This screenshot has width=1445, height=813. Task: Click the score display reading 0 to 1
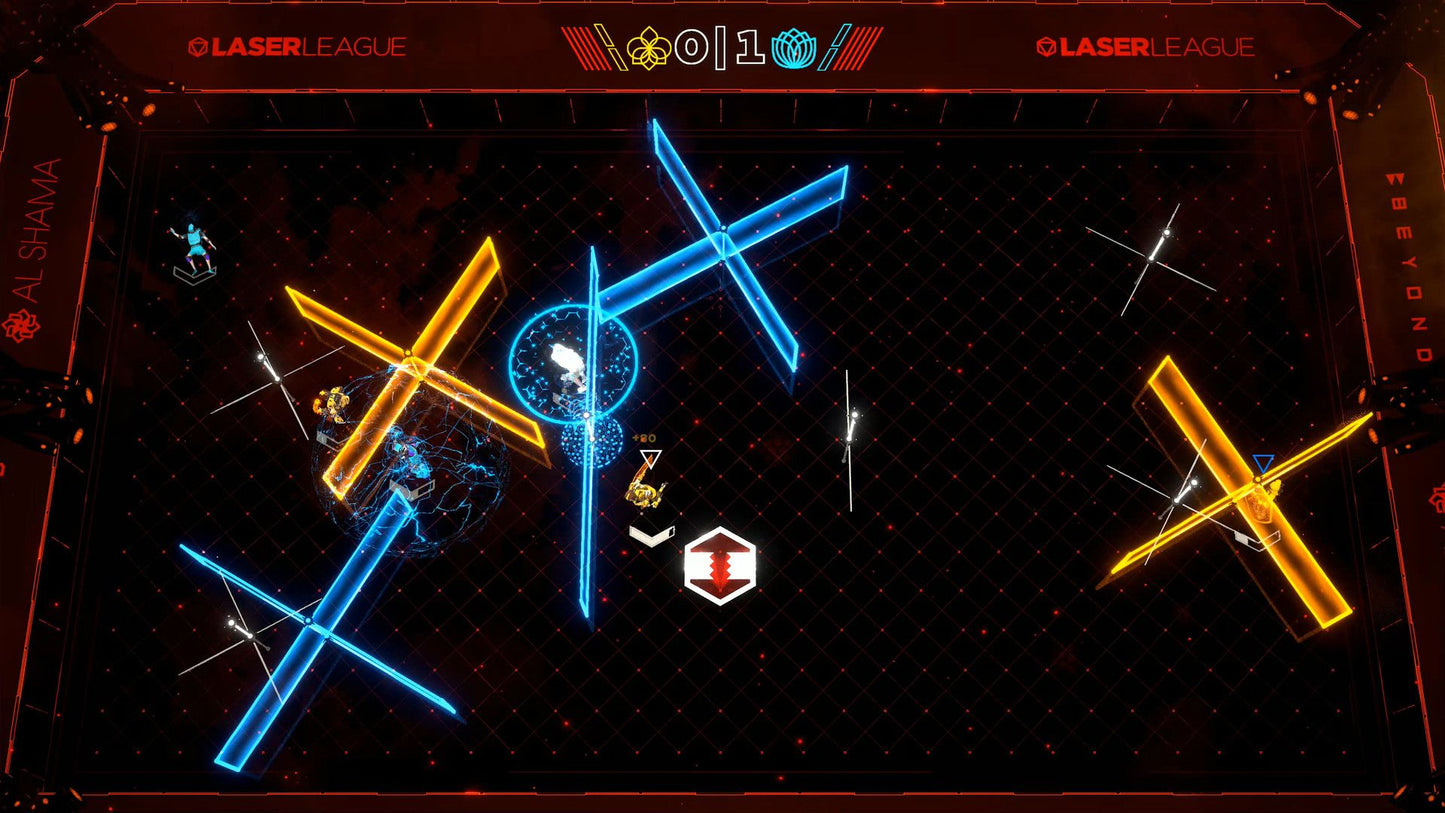tap(722, 44)
